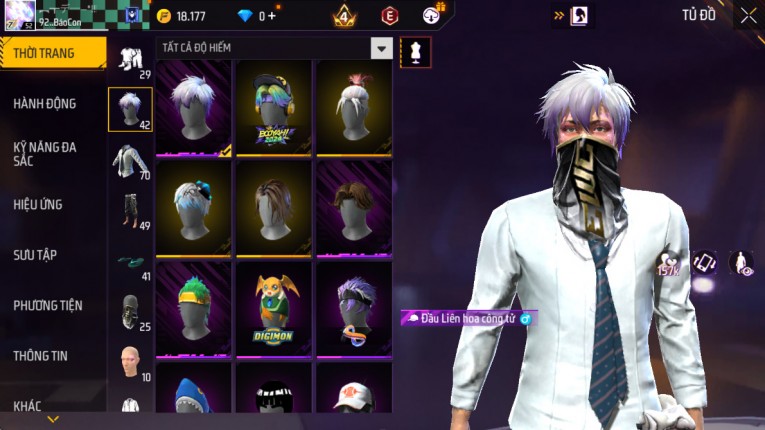The height and width of the screenshot is (430, 765).
Task: Expand the Tất Cả Độ Hiếm rarity dropdown
Action: 381,48
